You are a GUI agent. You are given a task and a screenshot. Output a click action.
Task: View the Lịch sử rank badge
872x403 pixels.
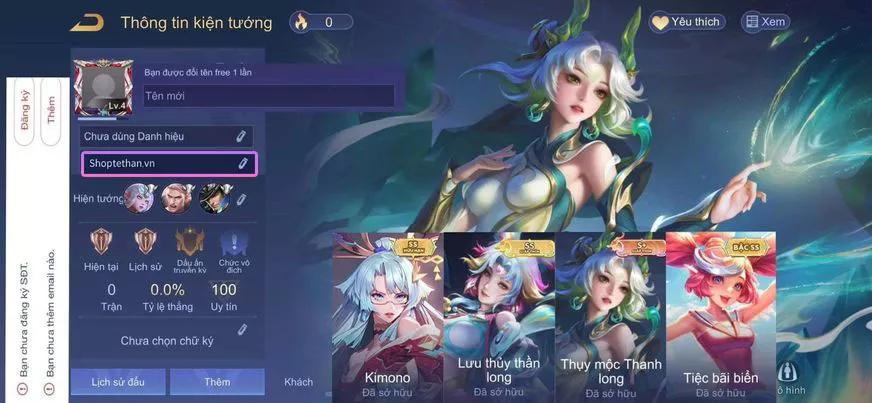[x=145, y=247]
